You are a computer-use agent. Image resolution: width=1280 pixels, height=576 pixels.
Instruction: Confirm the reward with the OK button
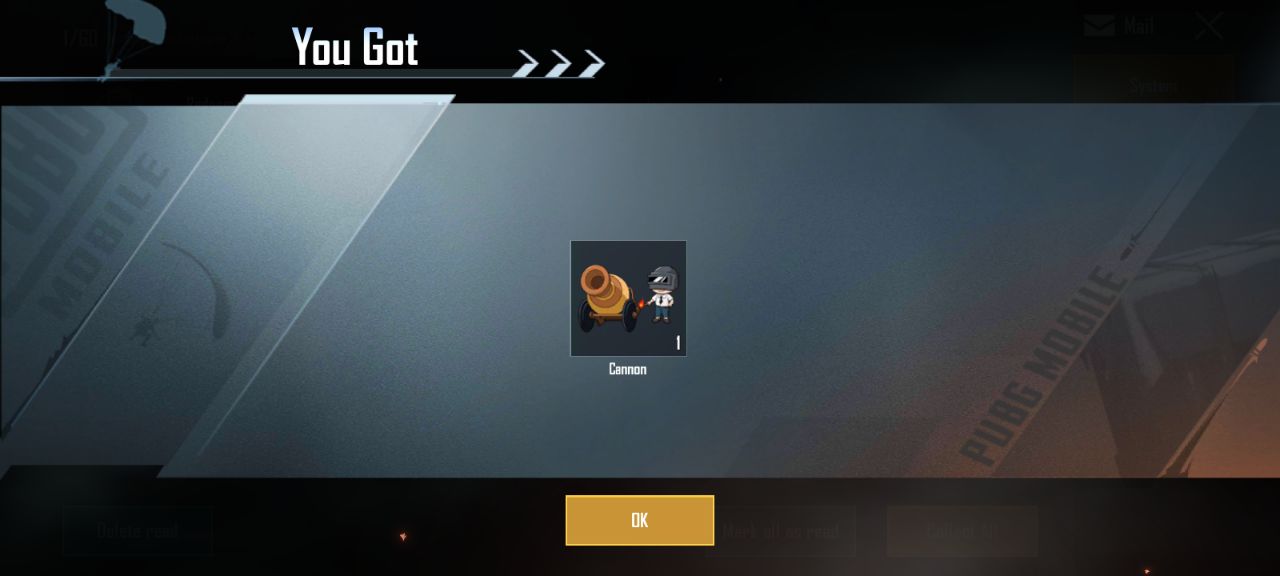[x=639, y=520]
